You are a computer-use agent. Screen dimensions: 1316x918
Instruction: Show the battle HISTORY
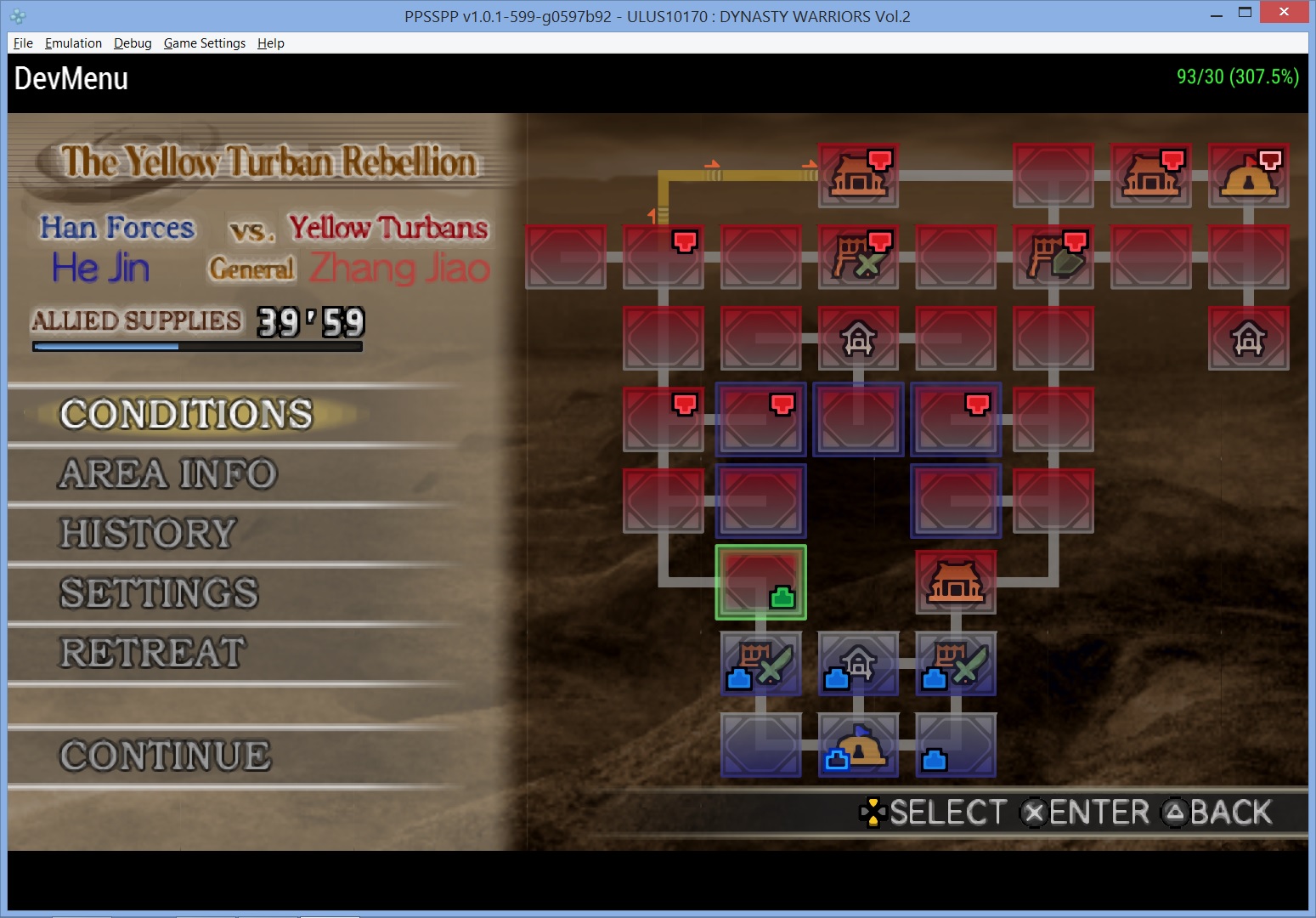[148, 534]
